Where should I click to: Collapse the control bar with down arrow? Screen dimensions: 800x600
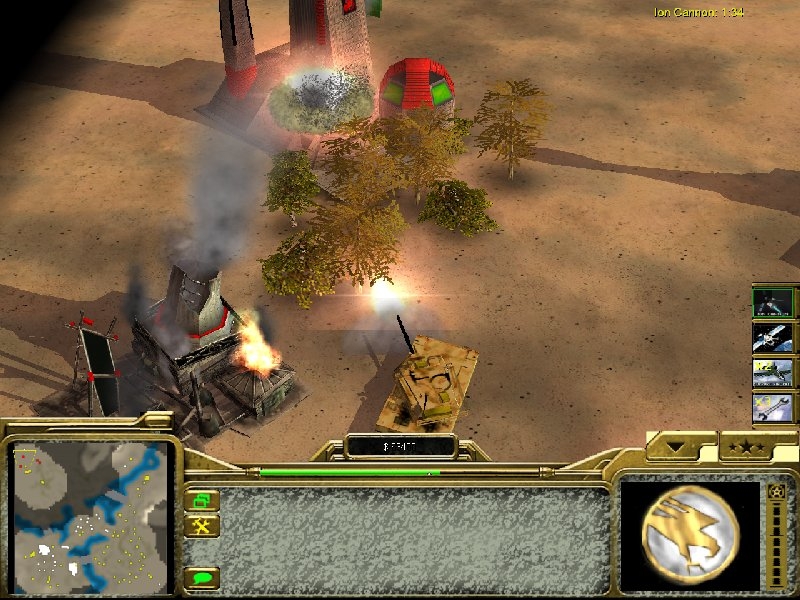(682, 447)
